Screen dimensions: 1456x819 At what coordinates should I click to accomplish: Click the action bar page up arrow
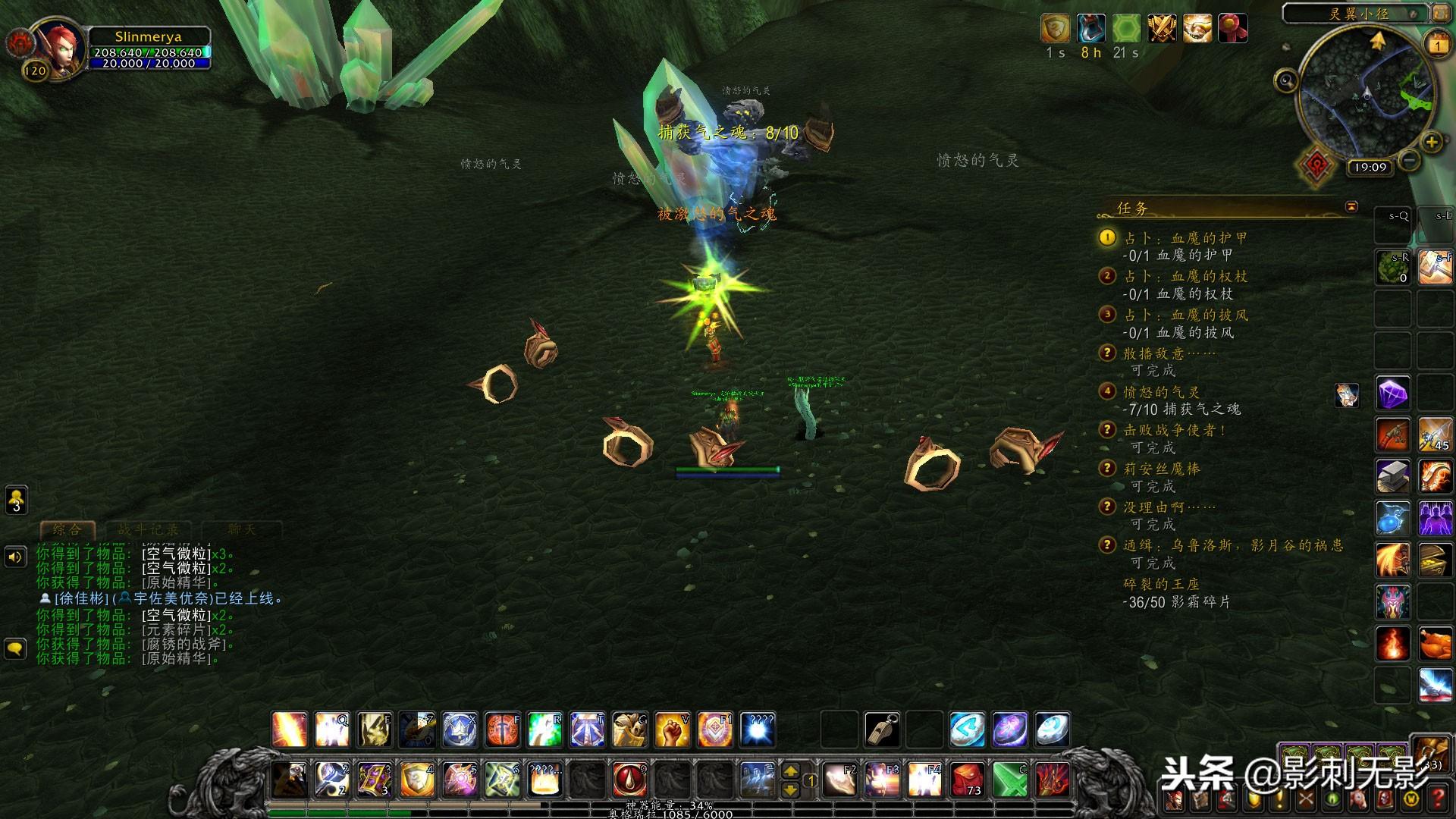(x=790, y=771)
